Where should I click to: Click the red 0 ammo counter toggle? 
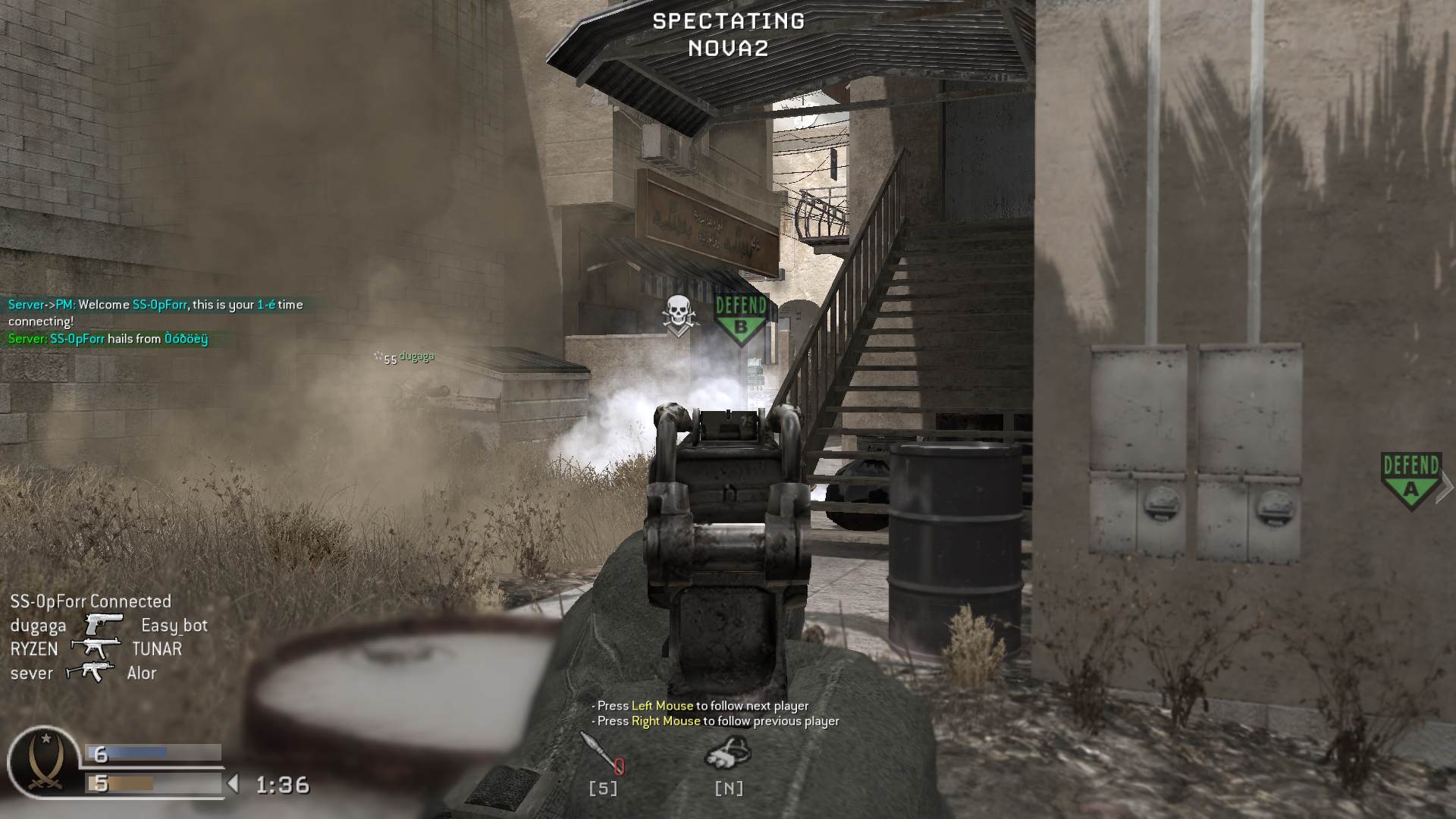tap(619, 767)
